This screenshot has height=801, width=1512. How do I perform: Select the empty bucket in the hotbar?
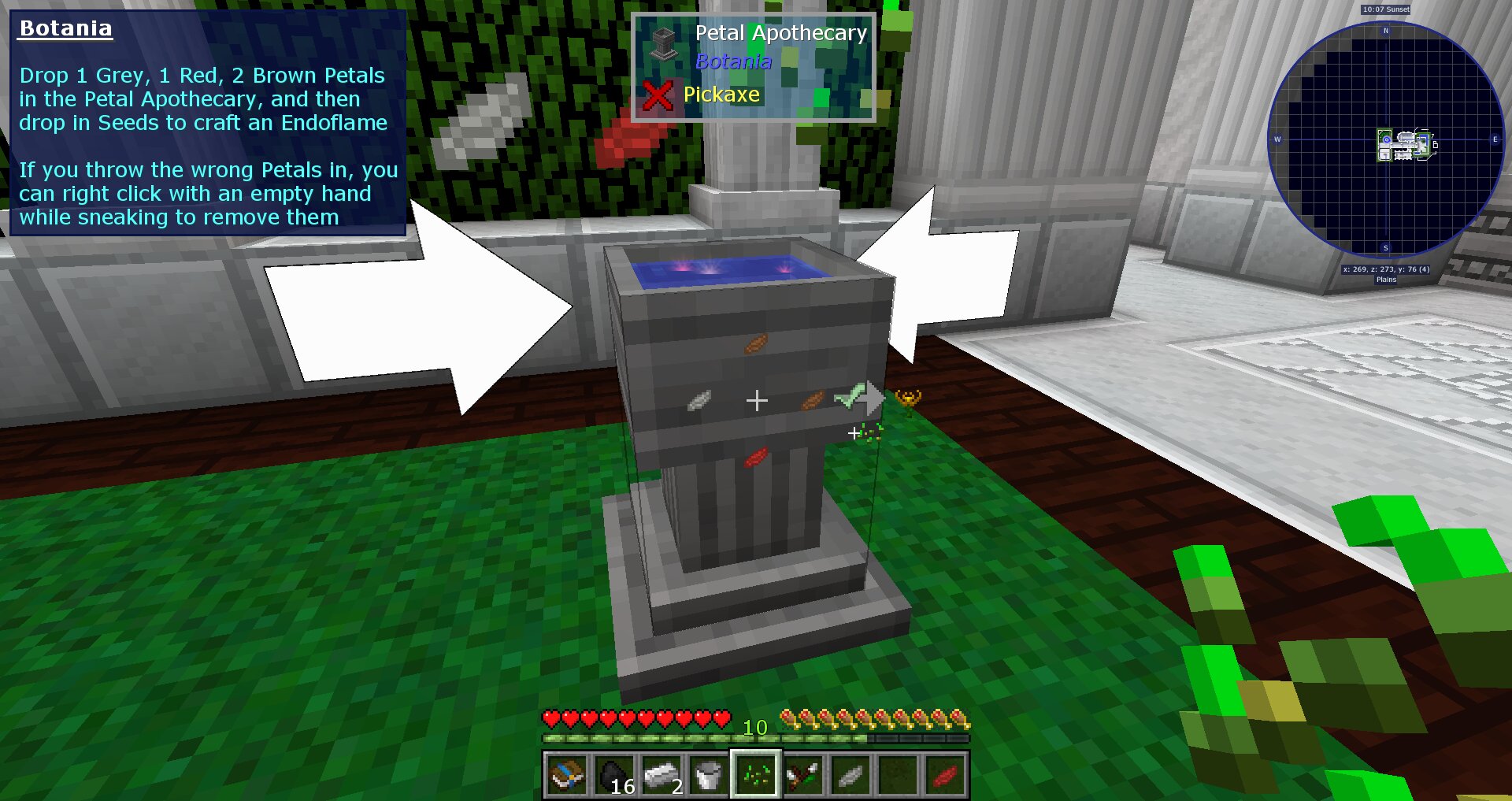(706, 775)
